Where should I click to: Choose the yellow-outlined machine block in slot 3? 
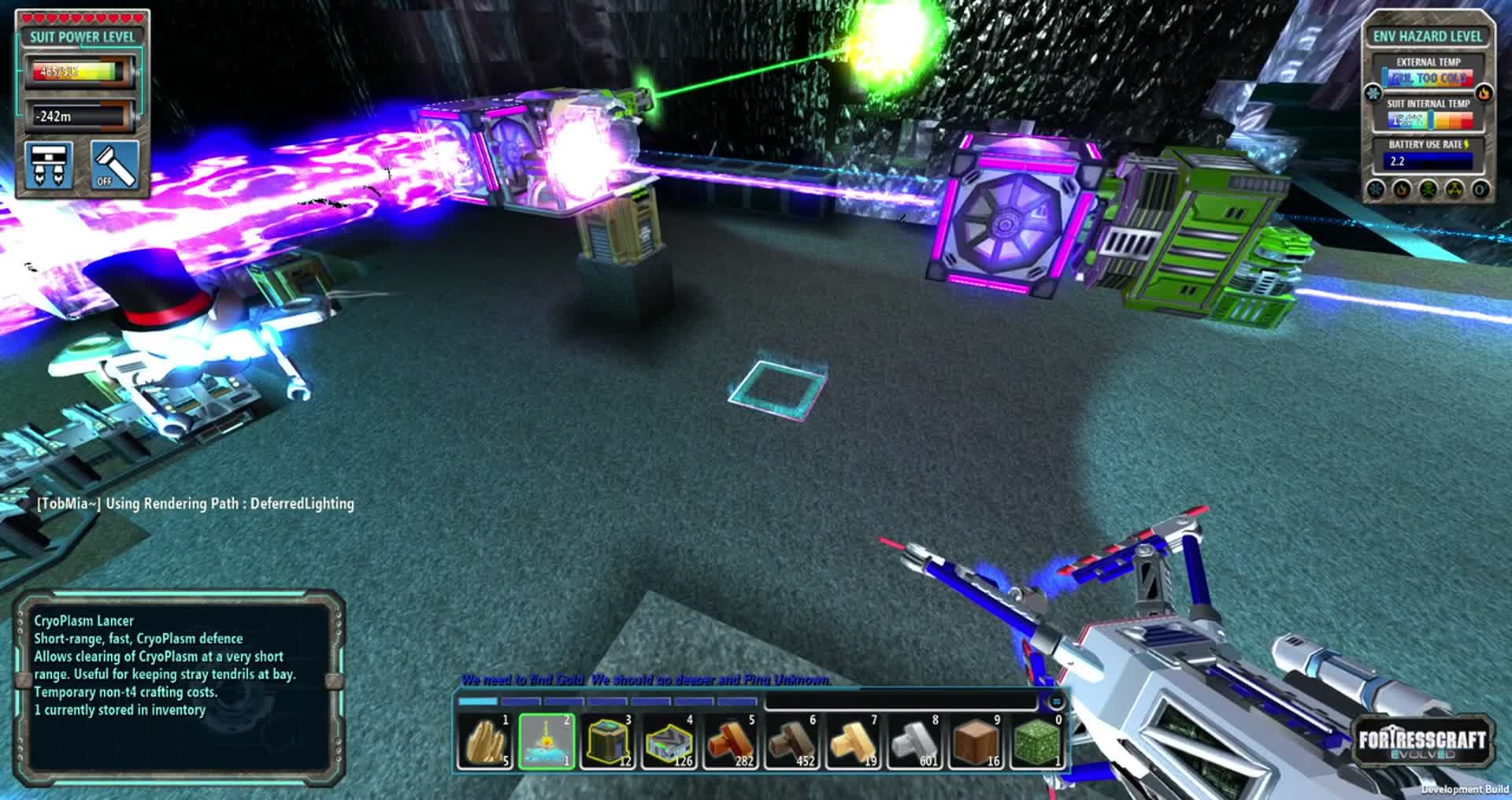(607, 742)
